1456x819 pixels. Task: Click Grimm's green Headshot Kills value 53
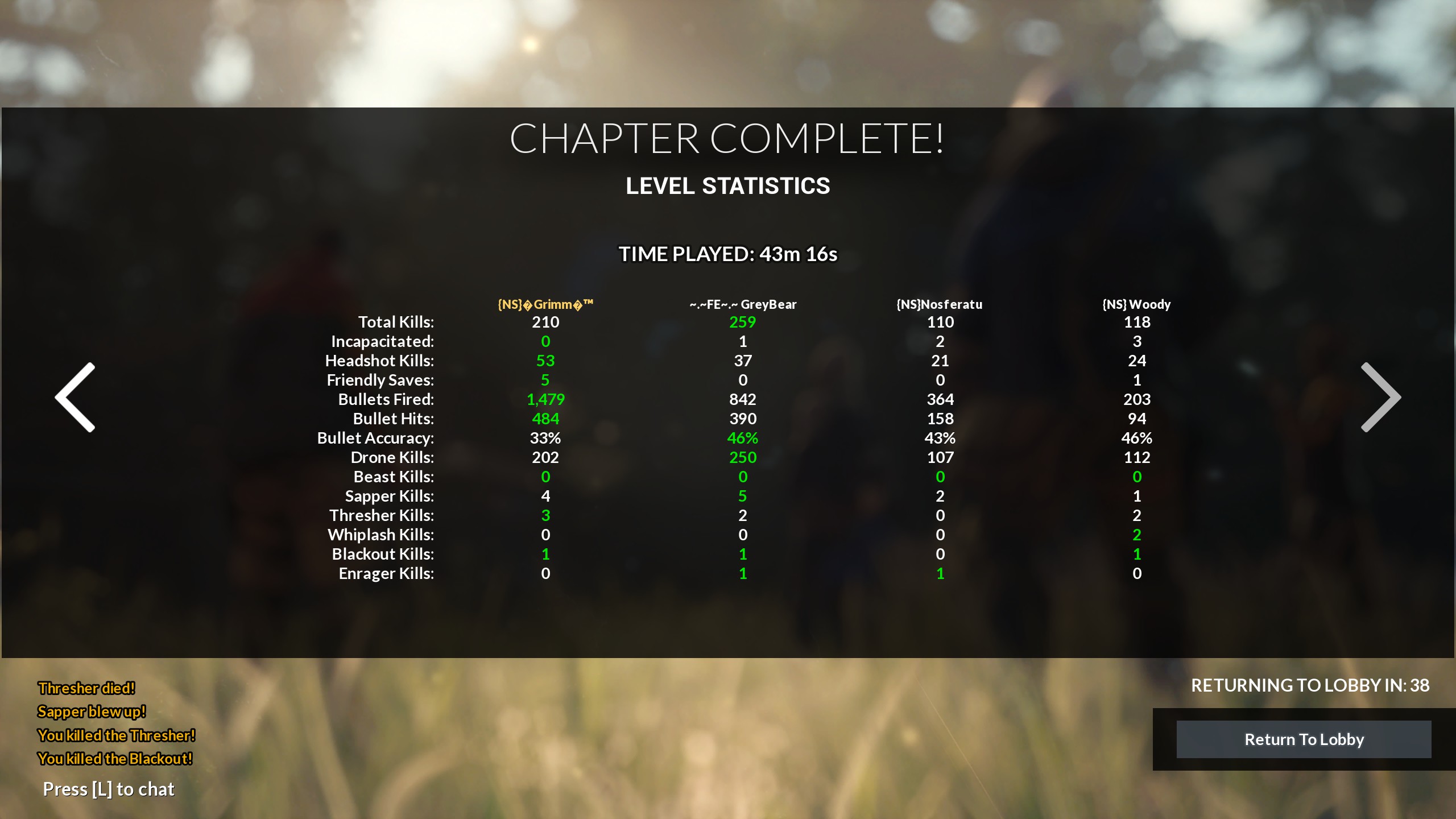(x=545, y=361)
